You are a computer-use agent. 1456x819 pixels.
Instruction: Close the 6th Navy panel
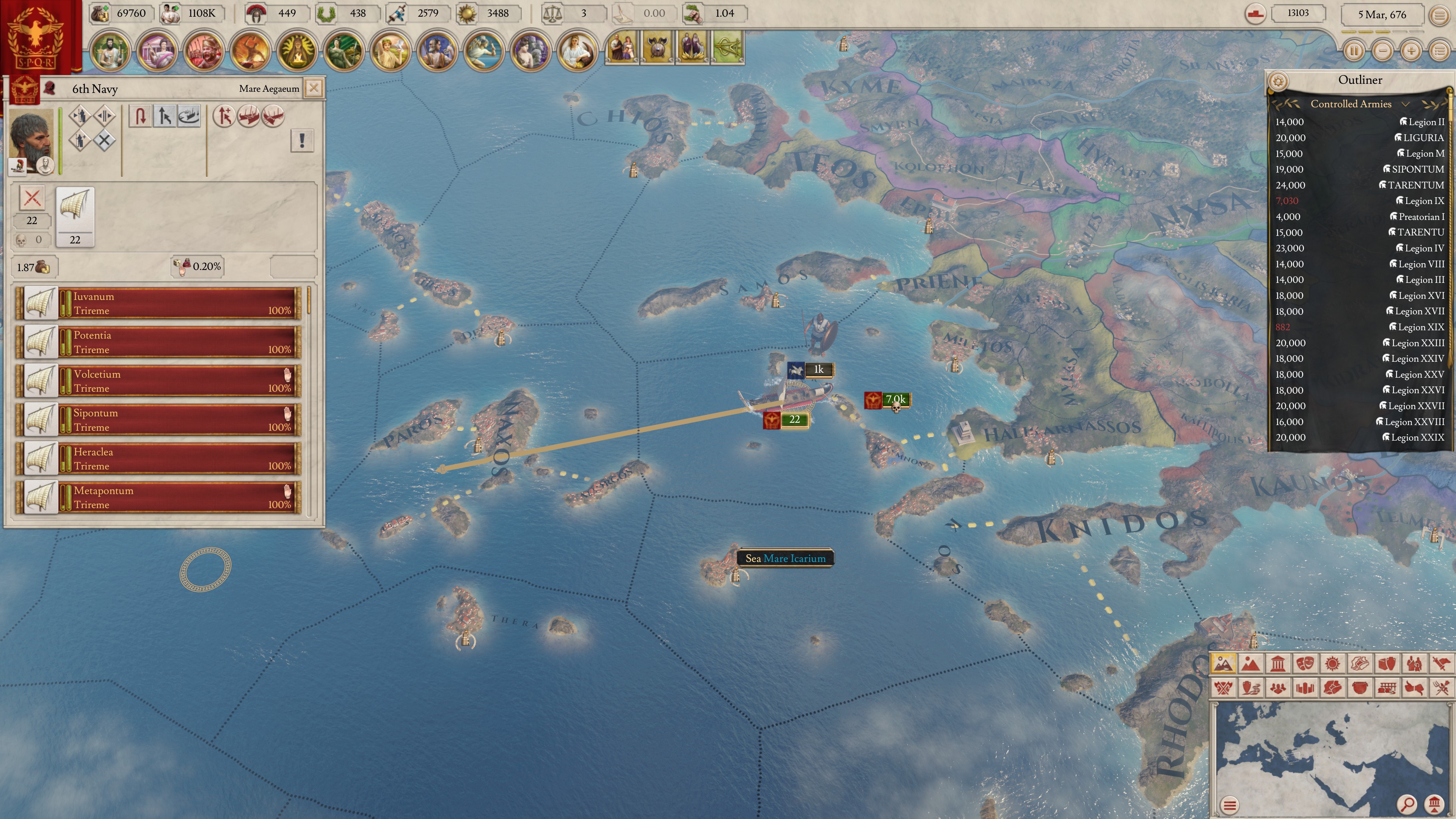[314, 88]
